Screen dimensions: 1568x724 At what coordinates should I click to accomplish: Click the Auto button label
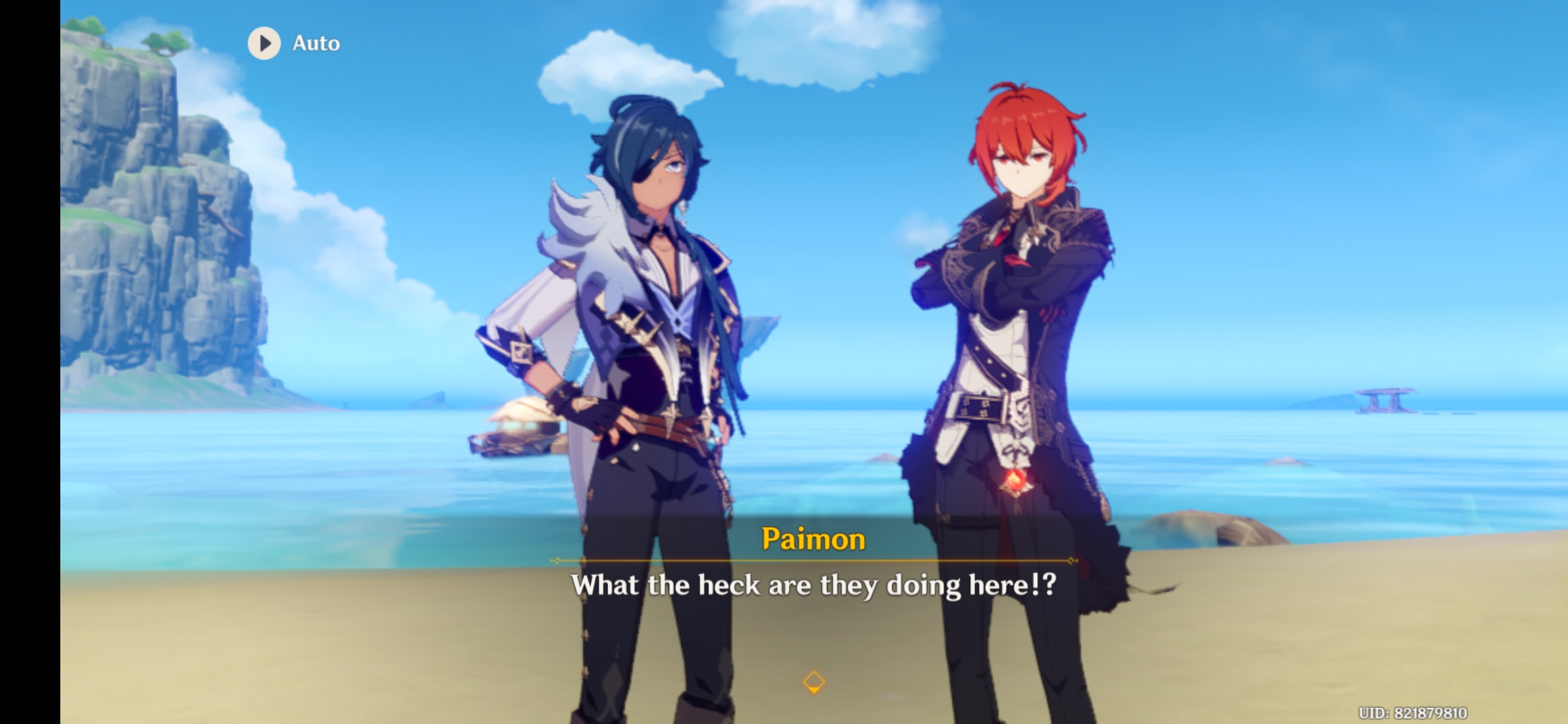pos(315,42)
